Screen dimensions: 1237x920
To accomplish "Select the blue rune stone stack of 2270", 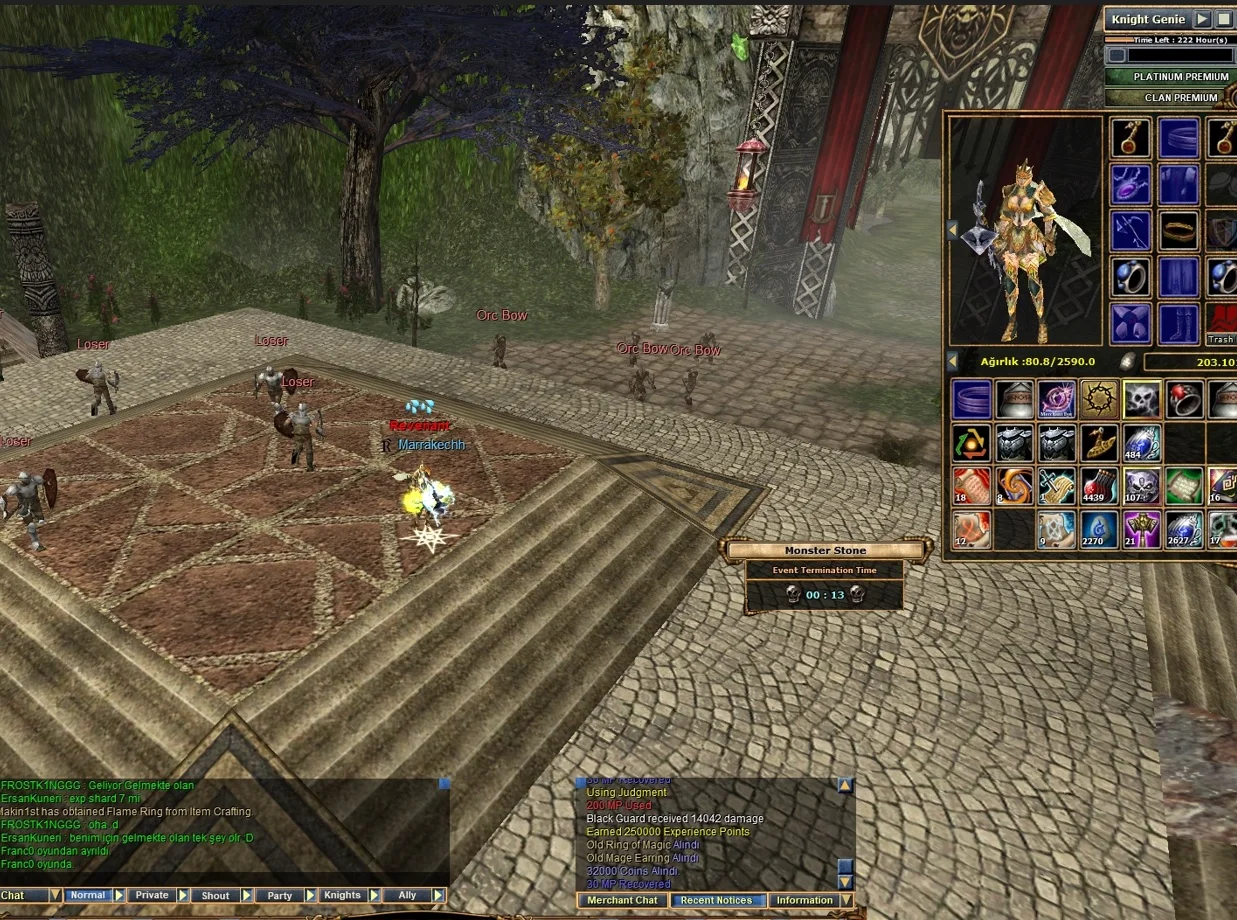I will pyautogui.click(x=1099, y=529).
